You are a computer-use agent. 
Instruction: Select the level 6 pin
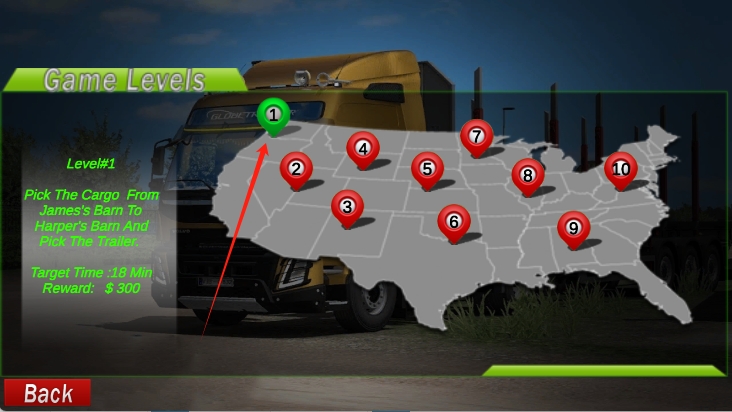pyautogui.click(x=454, y=221)
